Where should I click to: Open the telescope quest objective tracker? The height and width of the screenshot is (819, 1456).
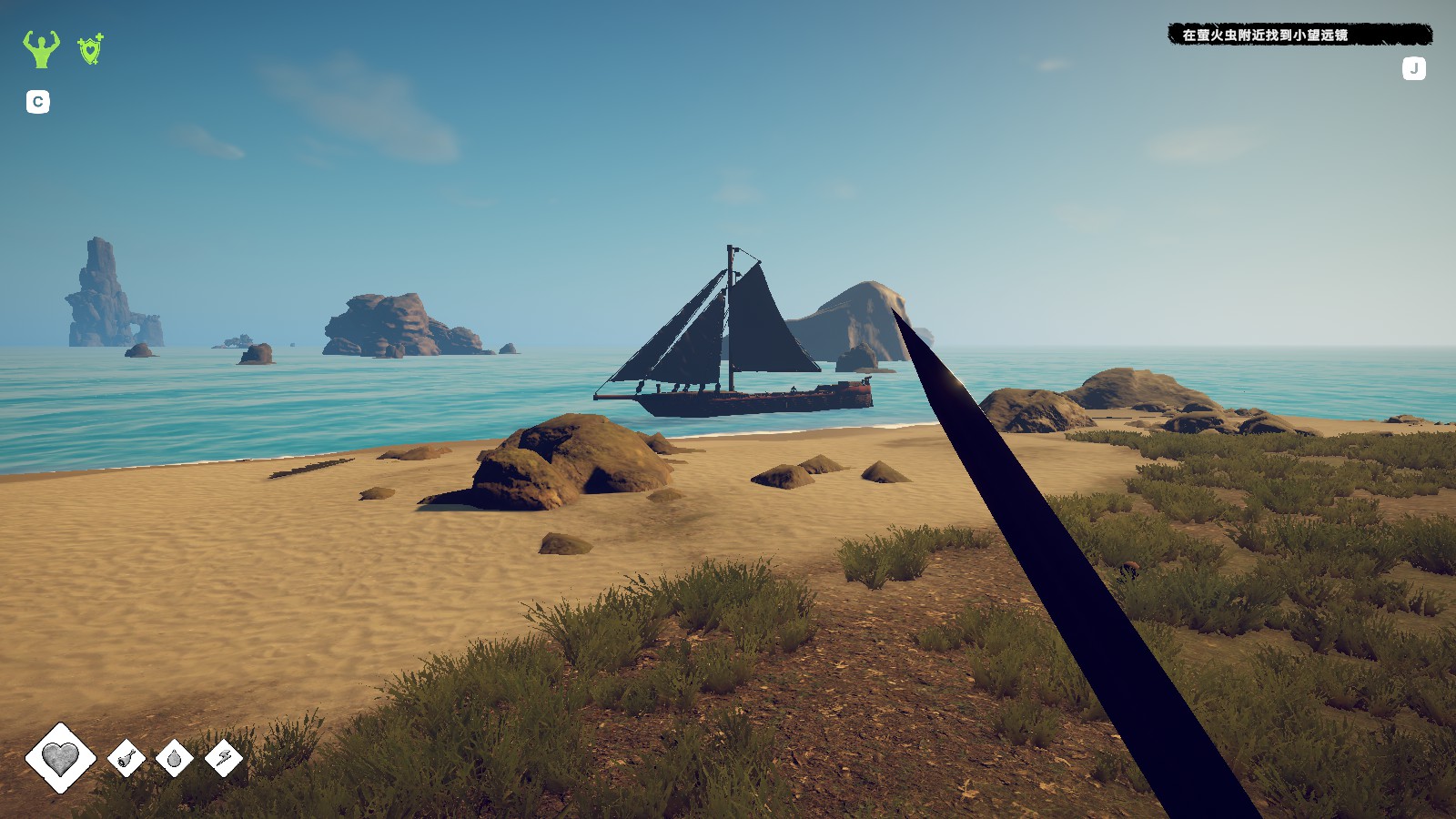[x=1299, y=35]
